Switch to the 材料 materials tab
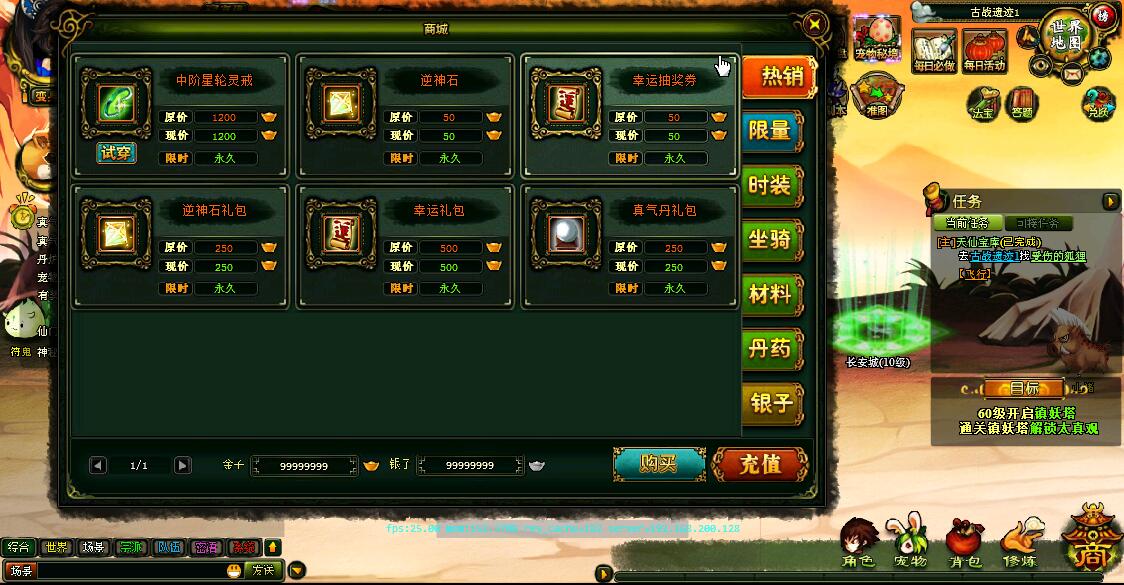 (771, 294)
